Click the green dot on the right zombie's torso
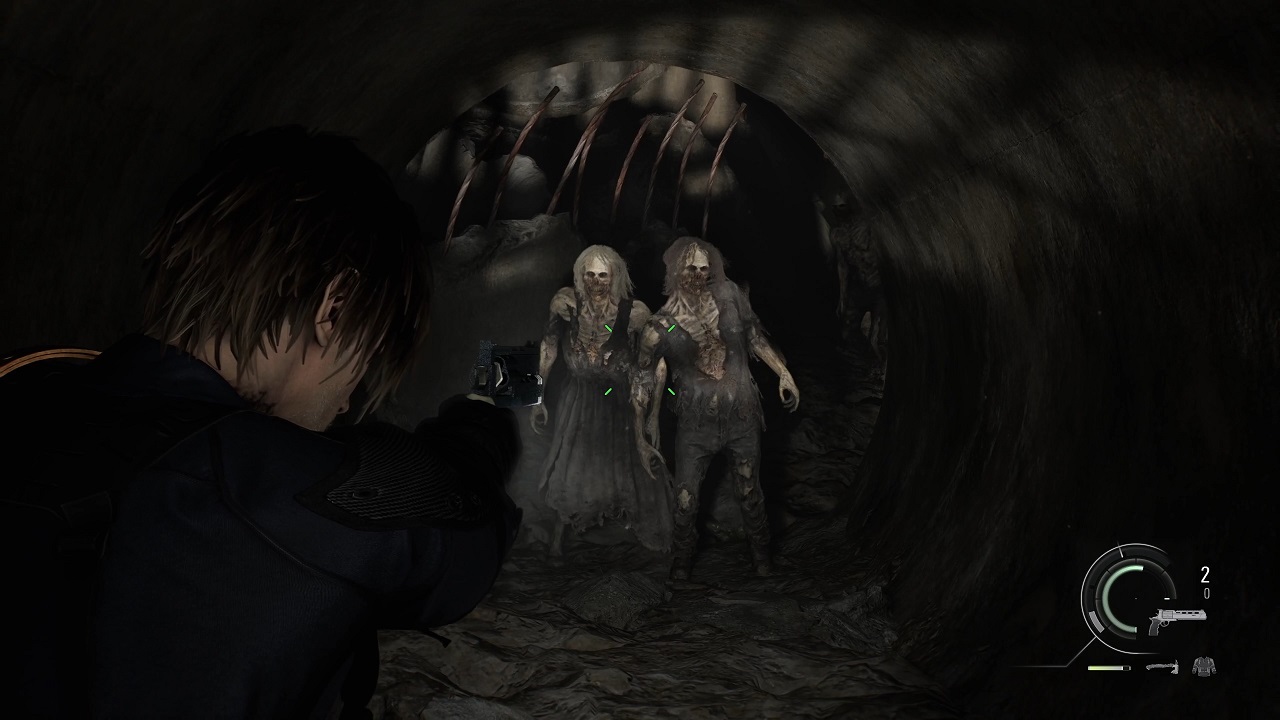 (669, 392)
